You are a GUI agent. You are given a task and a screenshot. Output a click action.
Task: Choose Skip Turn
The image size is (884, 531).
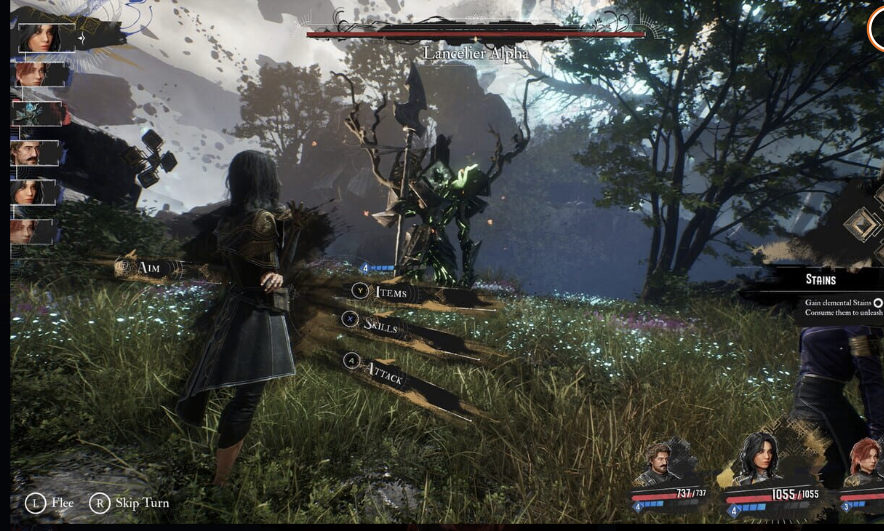pos(130,503)
